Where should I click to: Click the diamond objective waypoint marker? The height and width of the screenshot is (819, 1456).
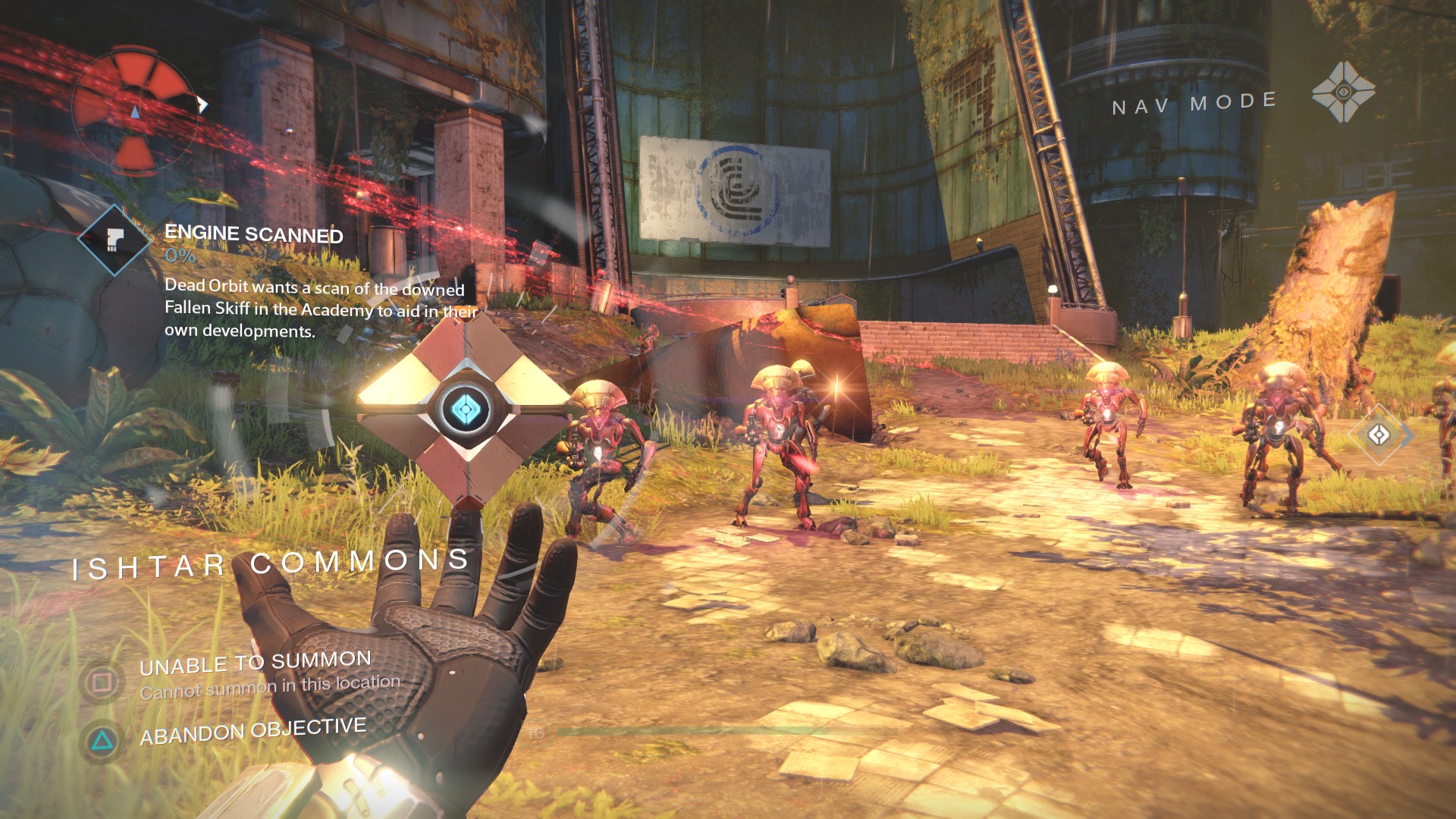[x=1379, y=435]
